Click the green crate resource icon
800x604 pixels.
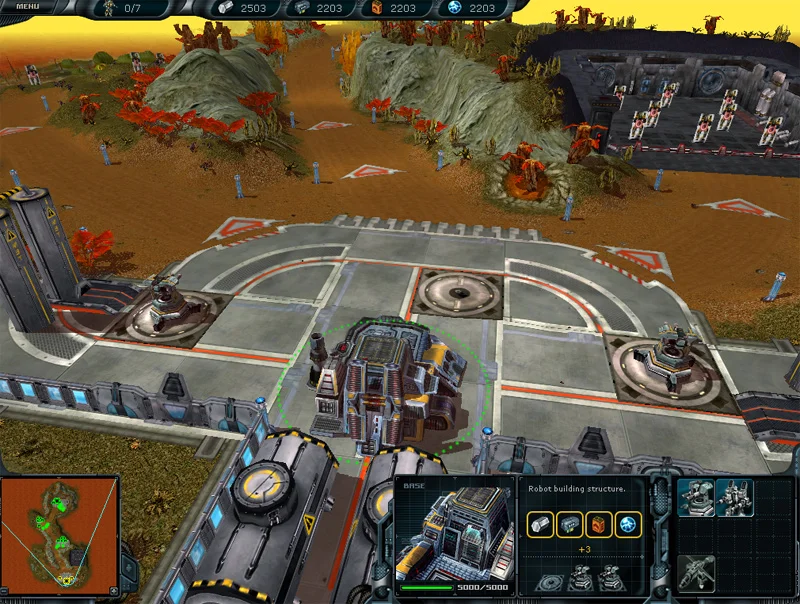click(570, 522)
